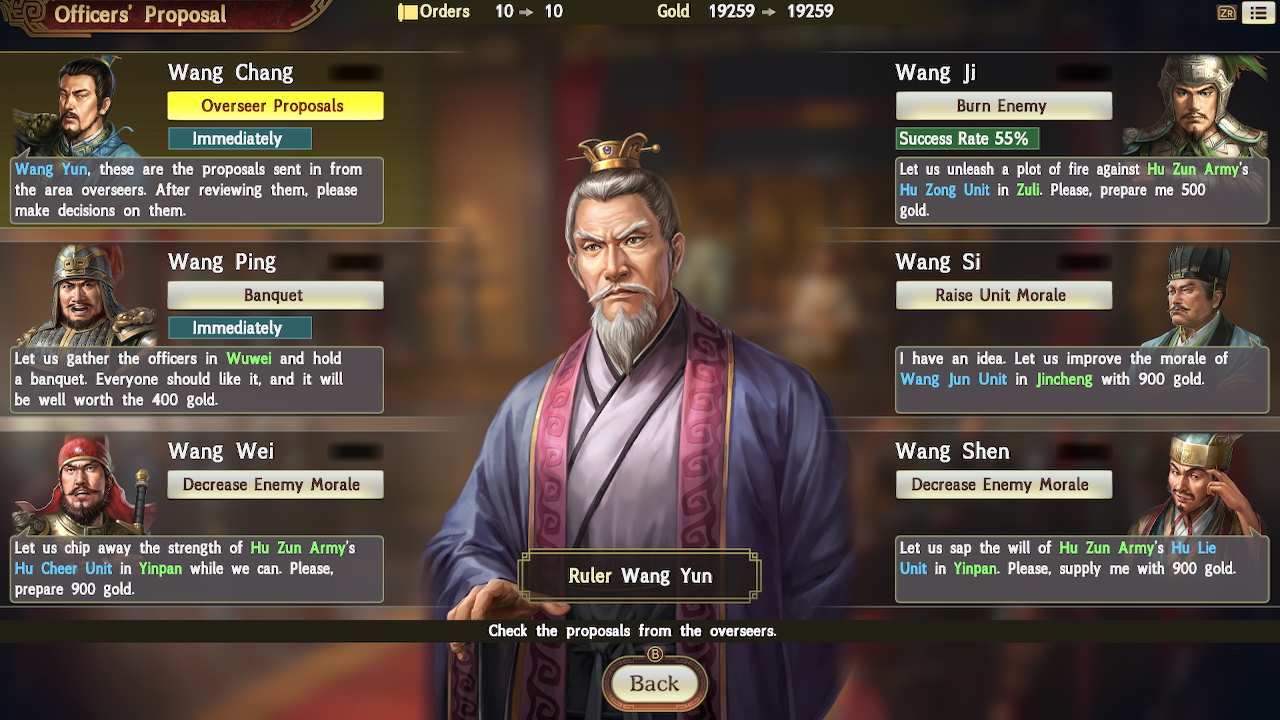1280x720 pixels.
Task: Click Wang Wei's portrait
Action: click(x=80, y=485)
